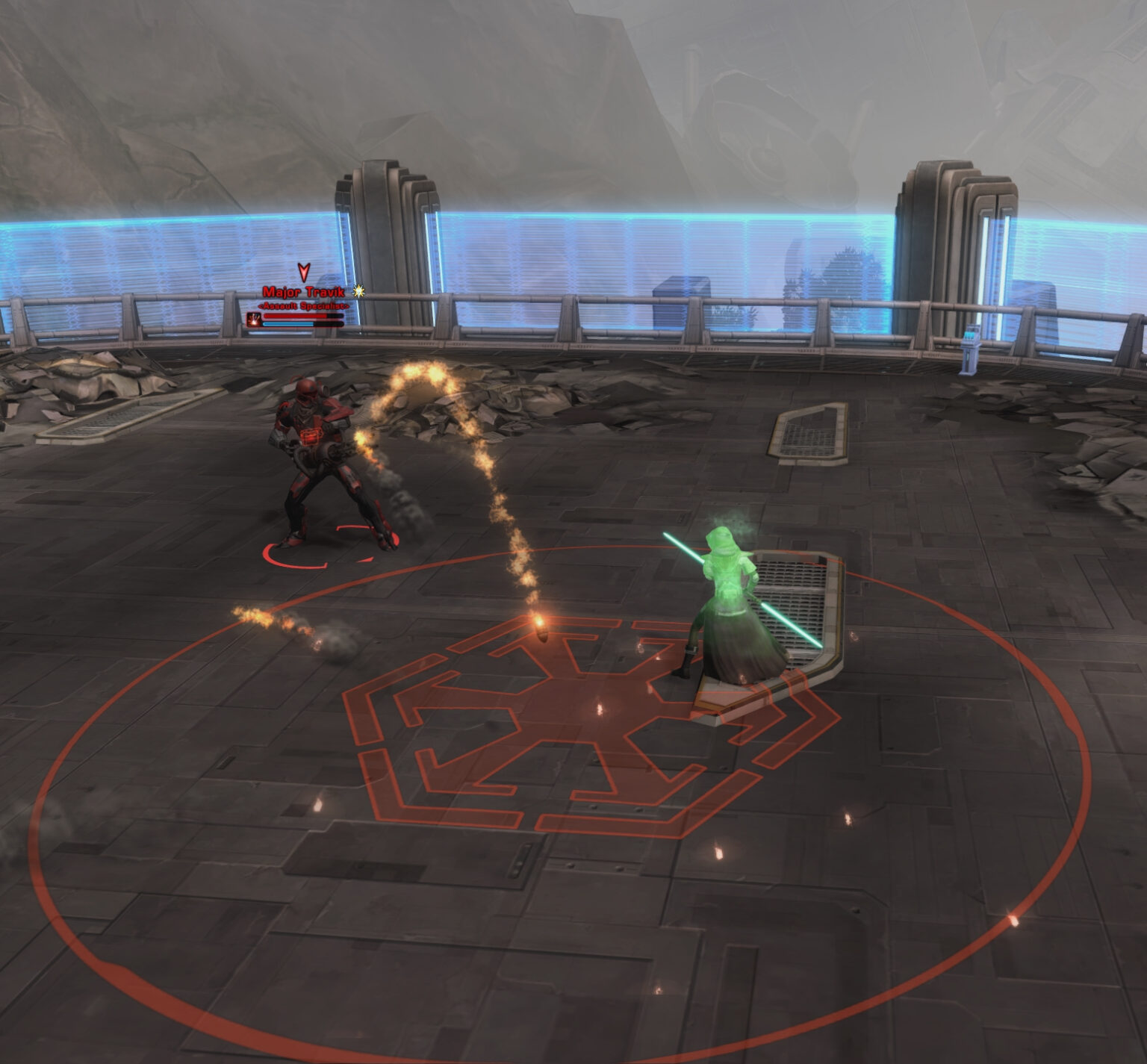Viewport: 1147px width, 1064px height.
Task: Click the Assault Specialist title label
Action: click(x=303, y=305)
